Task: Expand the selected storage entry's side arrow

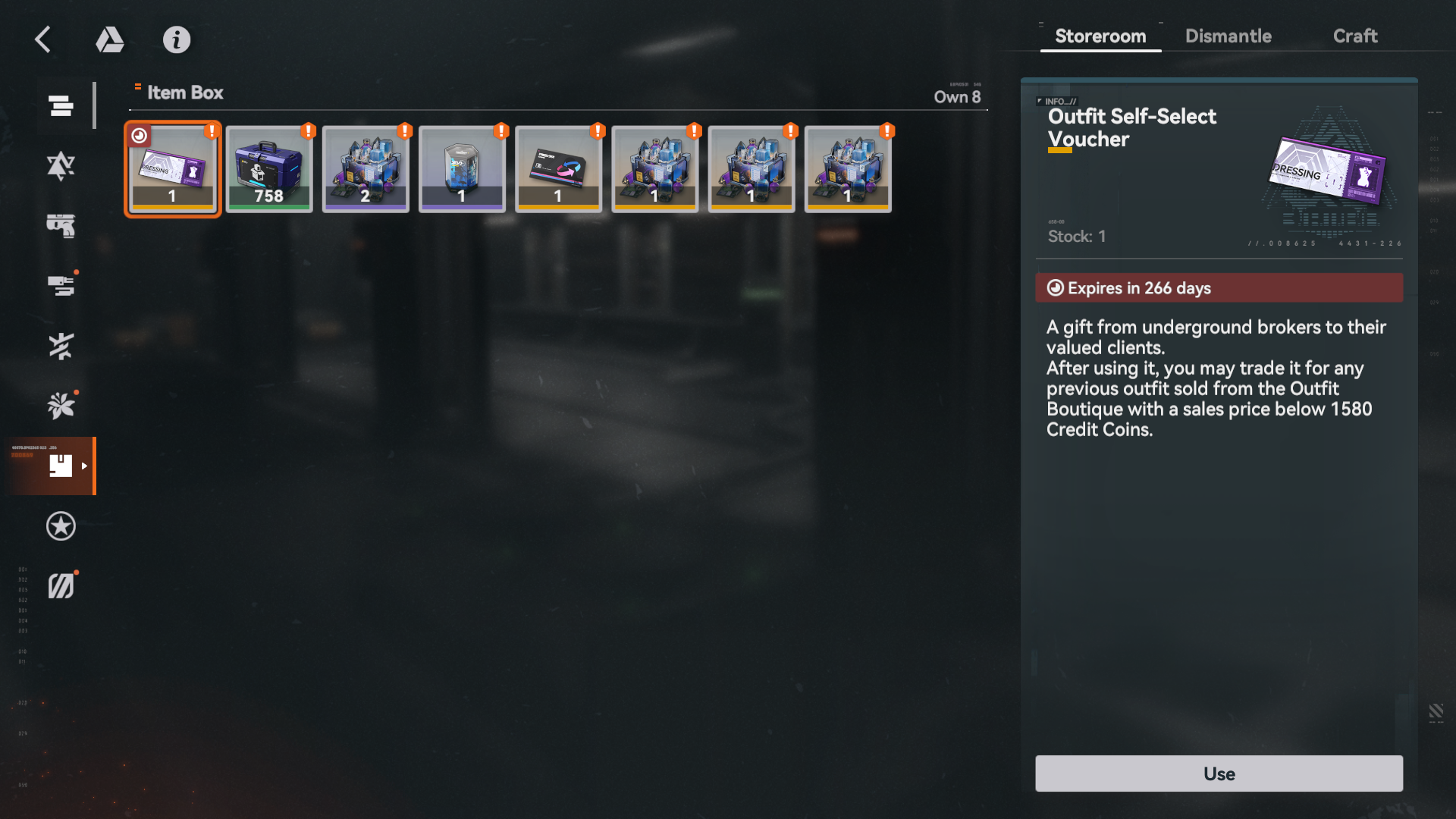Action: click(x=83, y=466)
